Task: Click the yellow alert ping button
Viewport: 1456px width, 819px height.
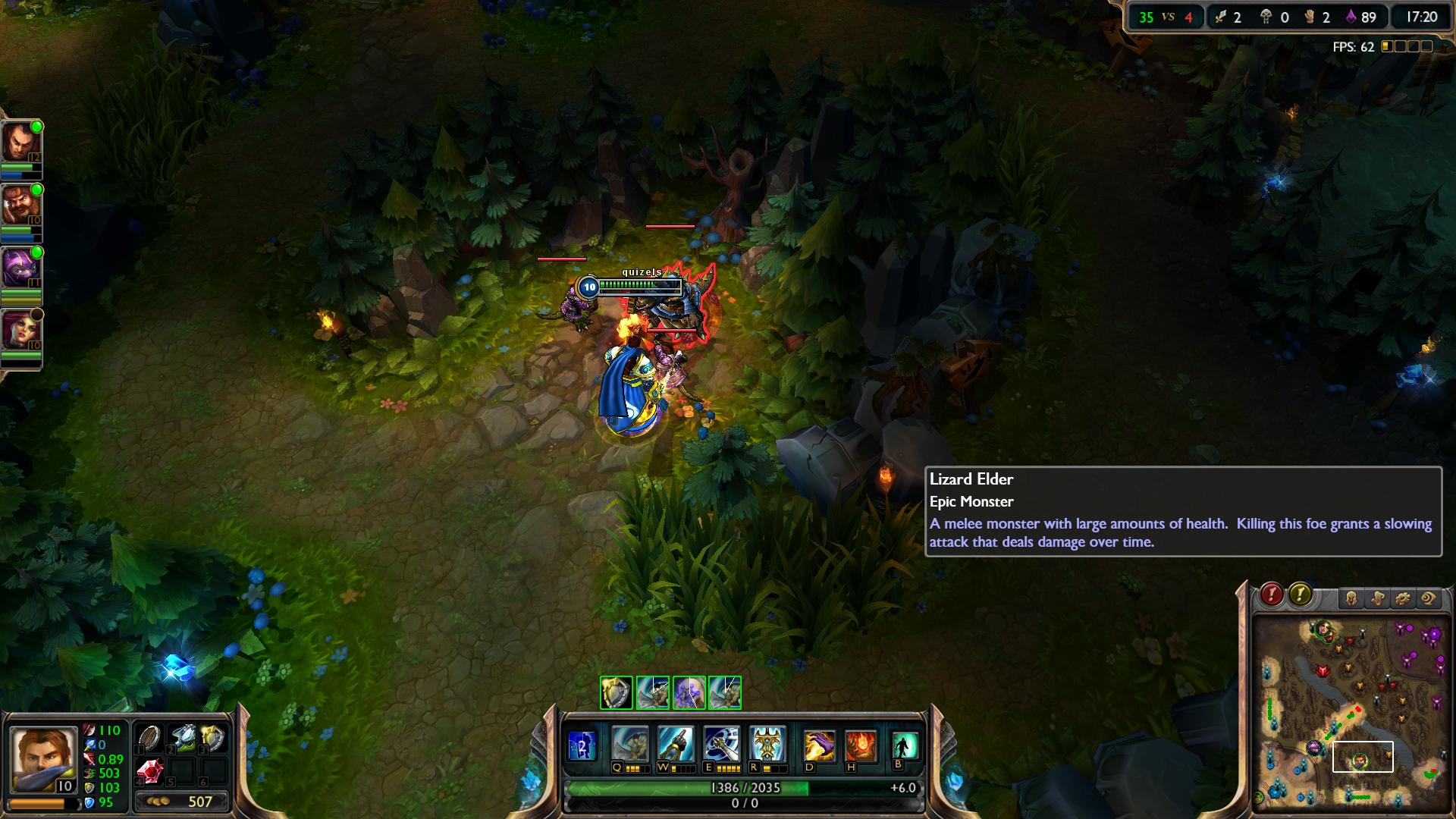Action: pos(1300,595)
